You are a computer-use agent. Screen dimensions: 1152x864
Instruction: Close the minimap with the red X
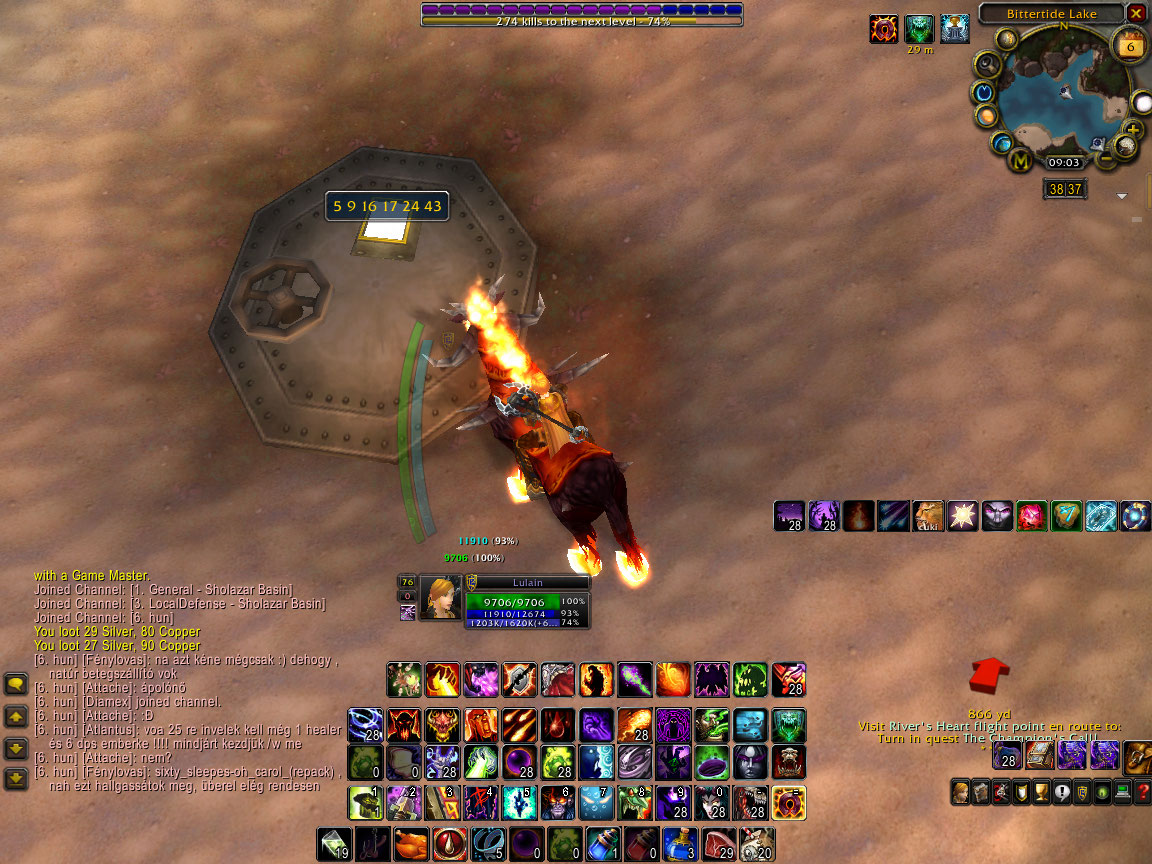(1136, 13)
